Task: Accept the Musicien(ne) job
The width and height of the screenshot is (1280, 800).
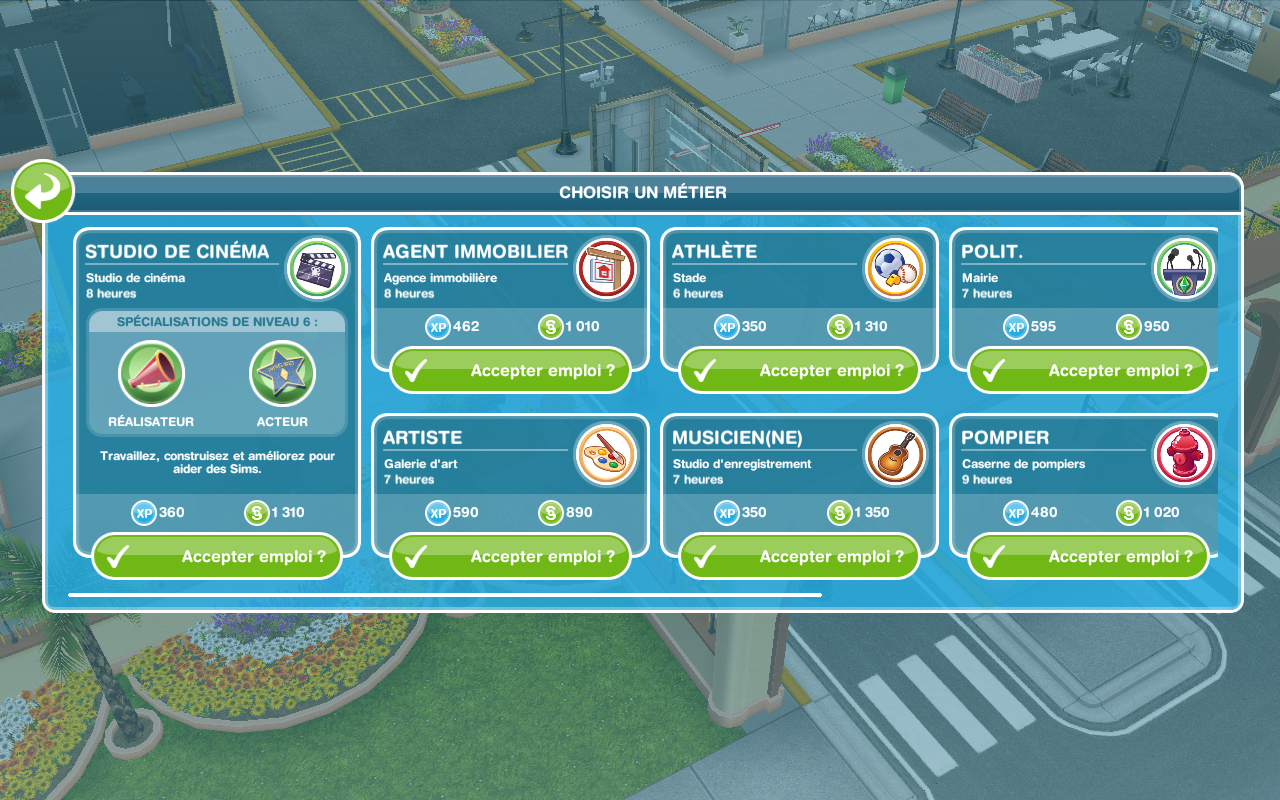Action: [799, 557]
